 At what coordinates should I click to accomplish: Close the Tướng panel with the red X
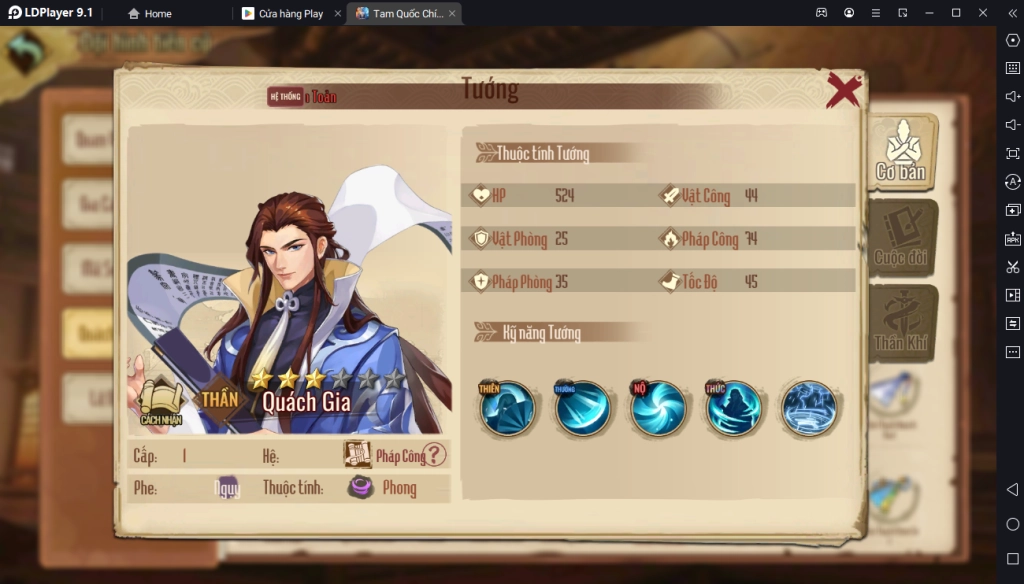843,90
